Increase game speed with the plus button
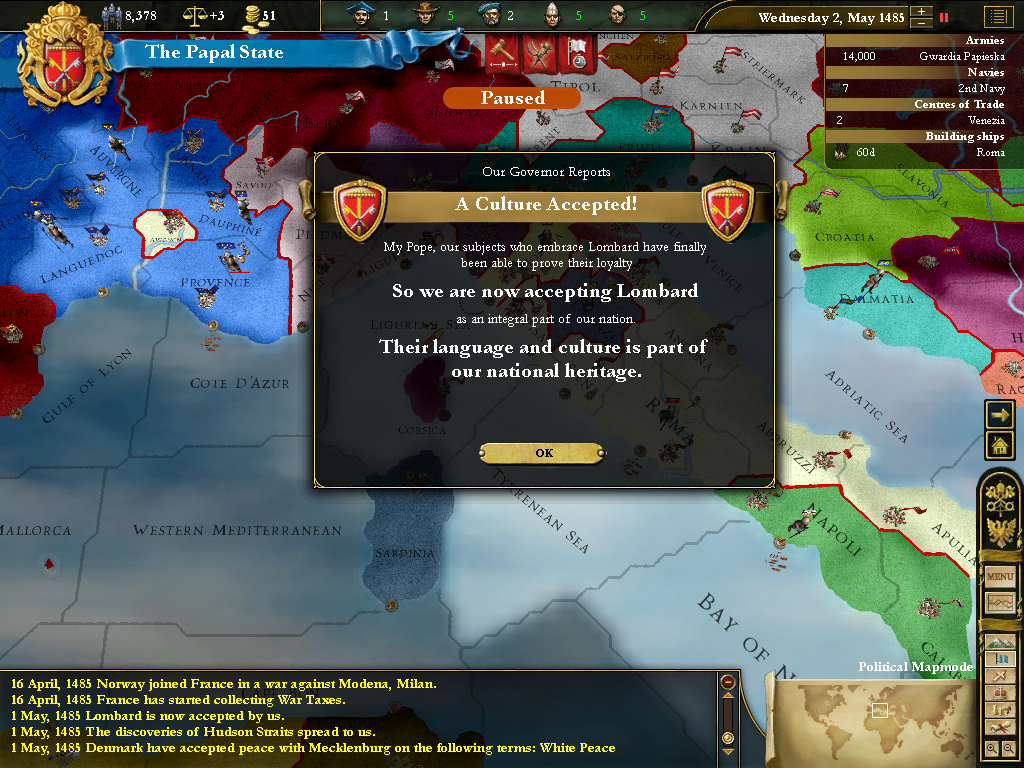Image resolution: width=1024 pixels, height=768 pixels. (921, 12)
